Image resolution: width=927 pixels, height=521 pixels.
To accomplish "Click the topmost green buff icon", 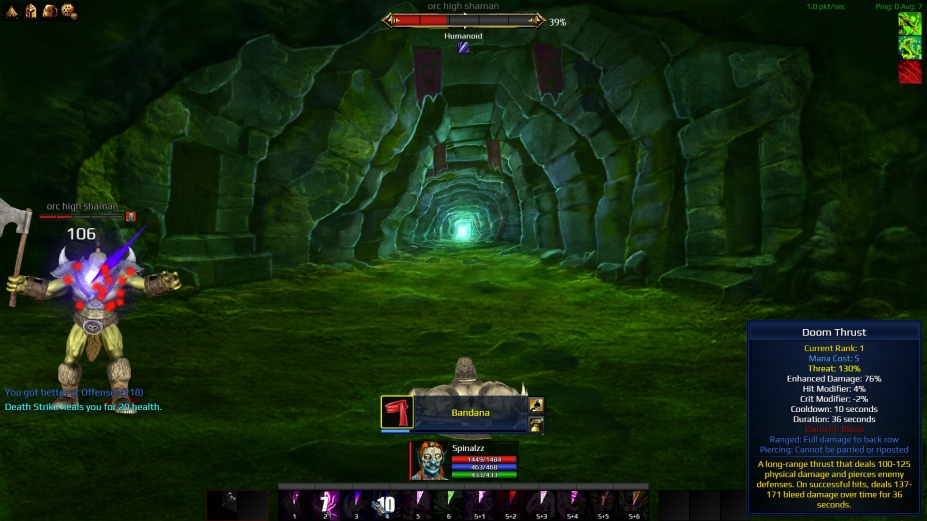I will [x=909, y=23].
